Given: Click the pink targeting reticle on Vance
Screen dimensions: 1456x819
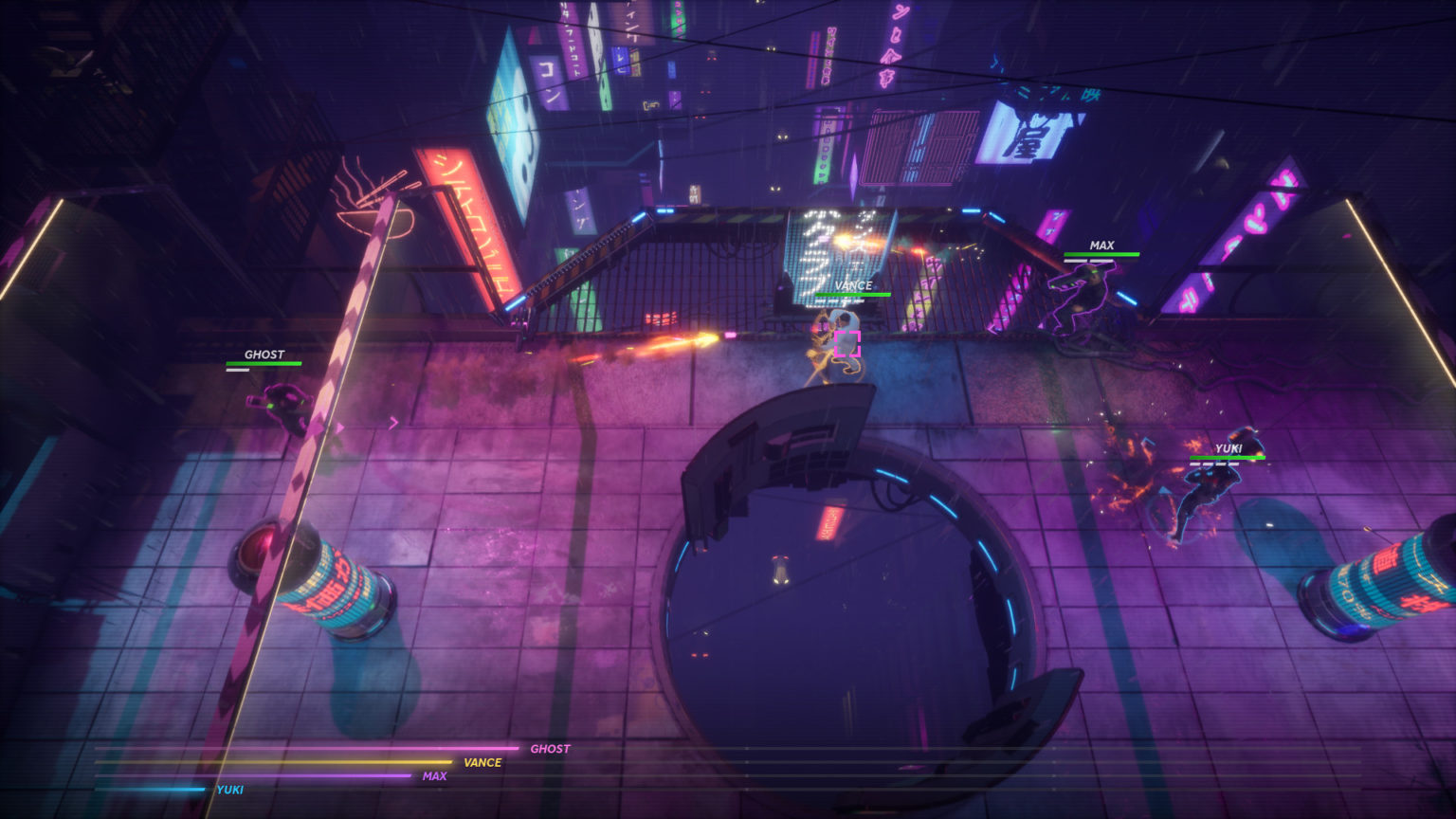Looking at the screenshot, I should (848, 345).
